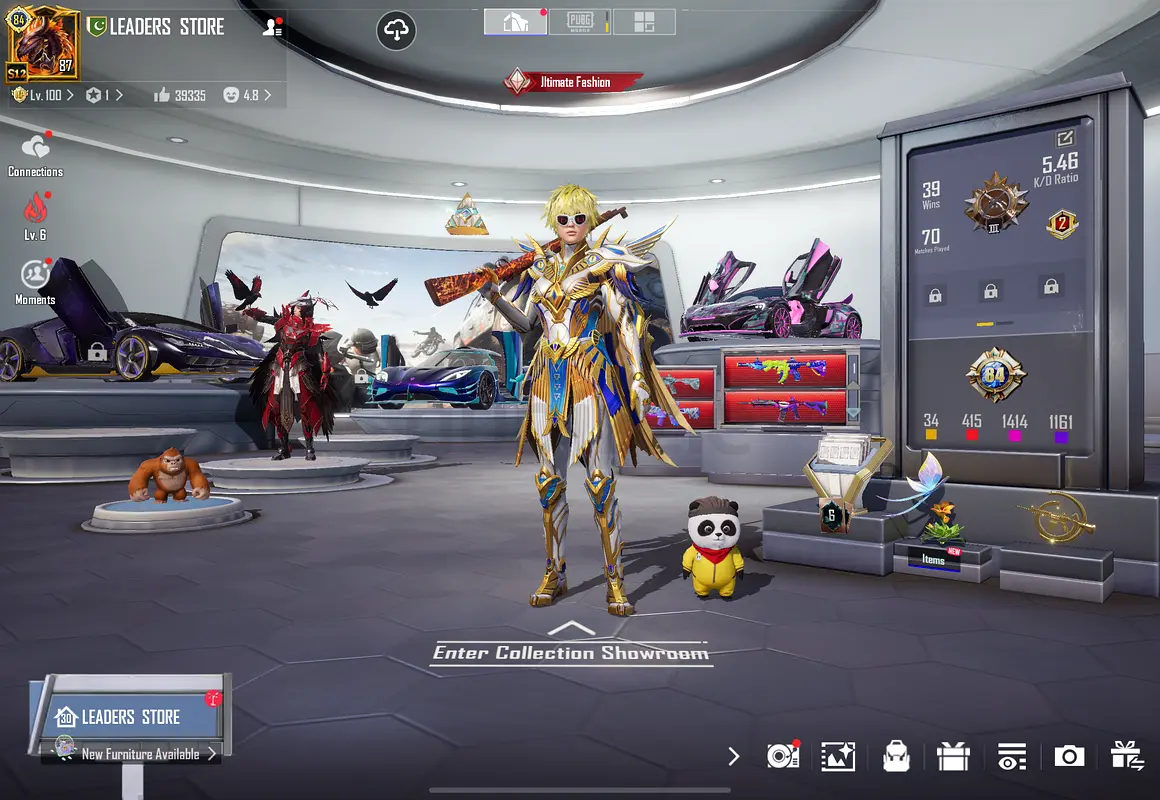The image size is (1160, 800).
Task: Switch to the home space tab
Action: 515,22
